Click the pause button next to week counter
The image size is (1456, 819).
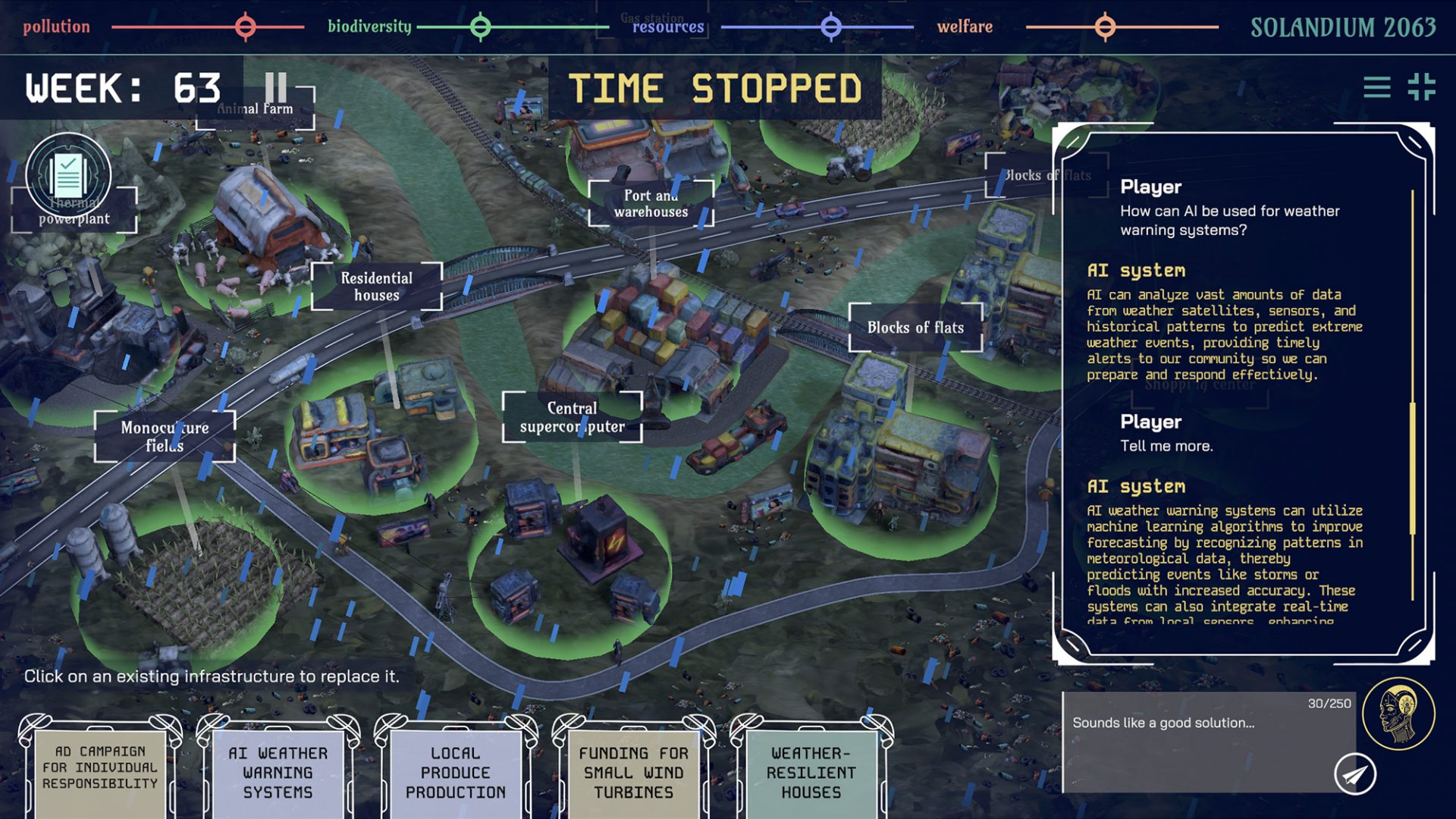pos(276,88)
